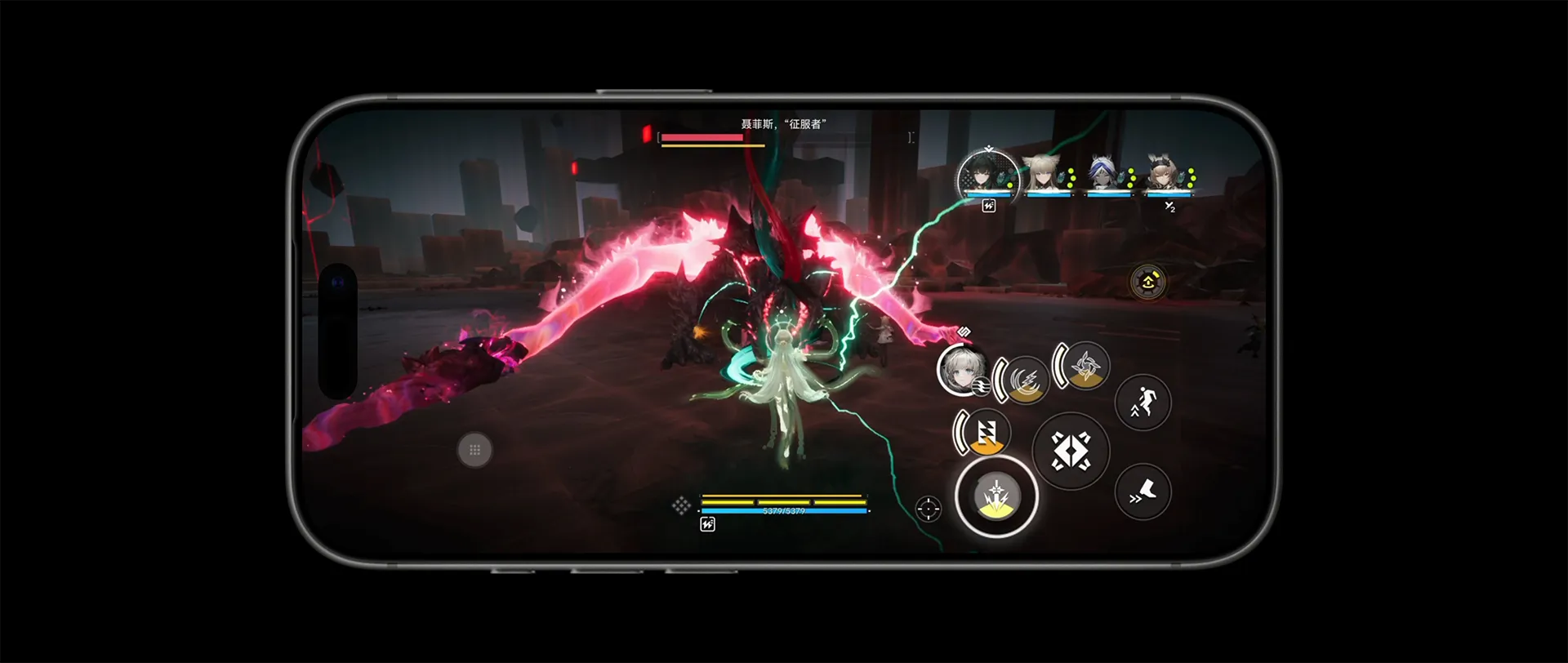Trigger the jump button with leaping figure

(1143, 403)
